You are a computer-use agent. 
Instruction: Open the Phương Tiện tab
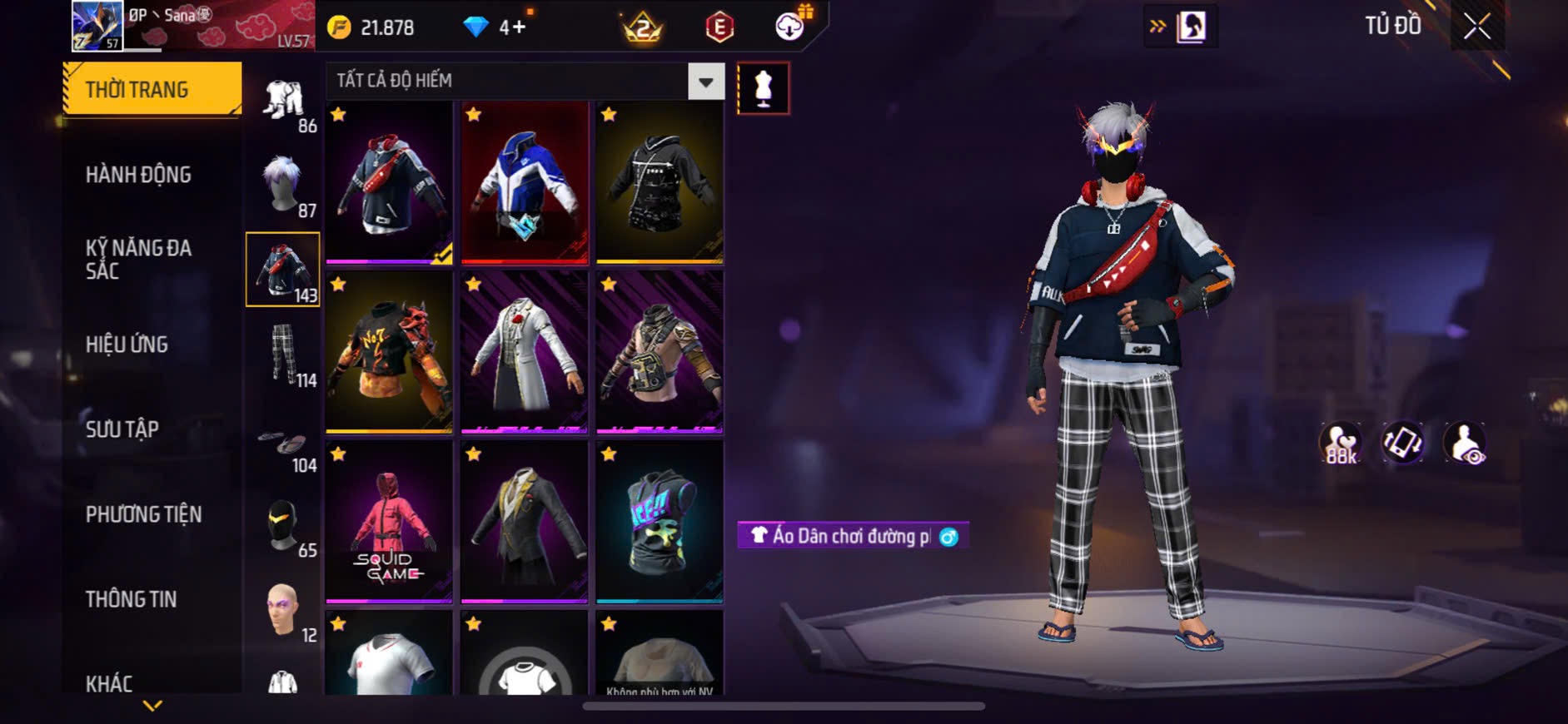[x=143, y=514]
